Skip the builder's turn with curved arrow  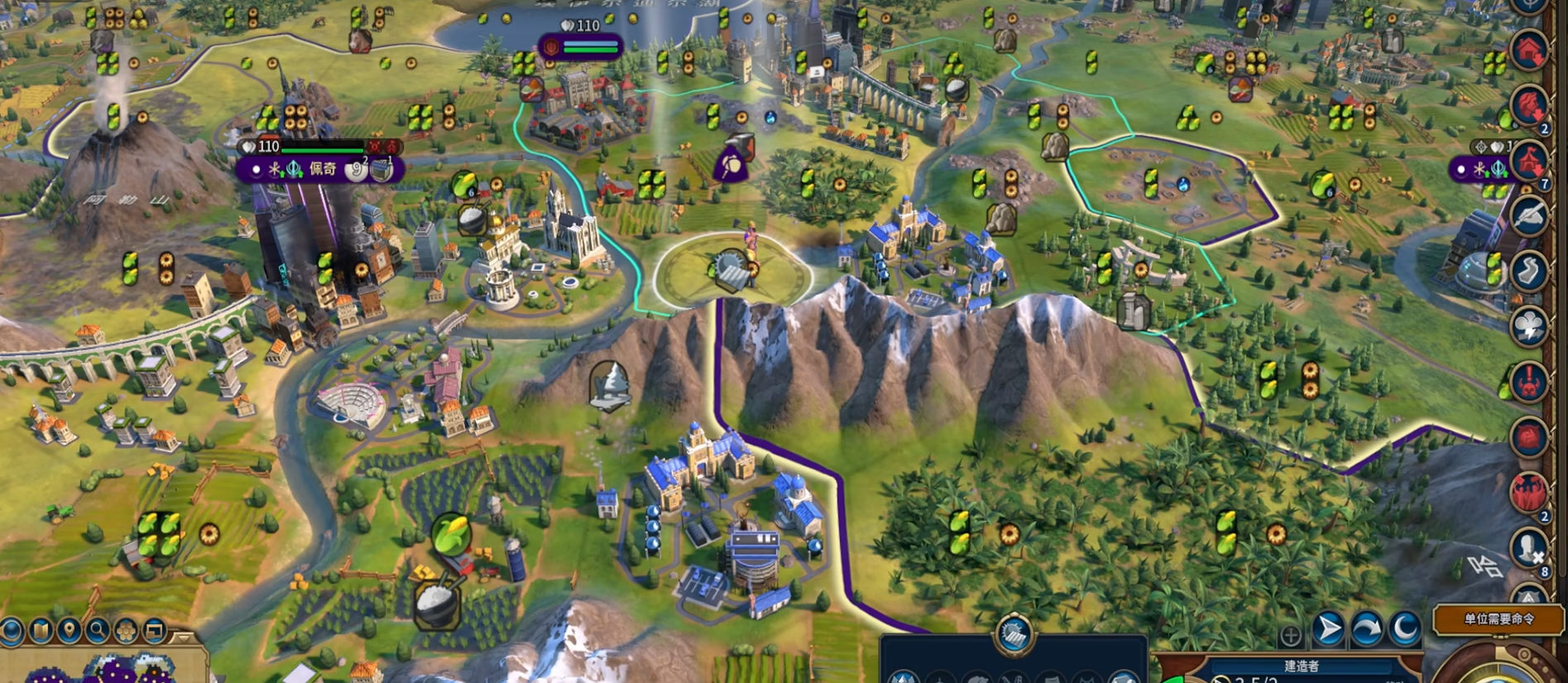pyautogui.click(x=1366, y=630)
